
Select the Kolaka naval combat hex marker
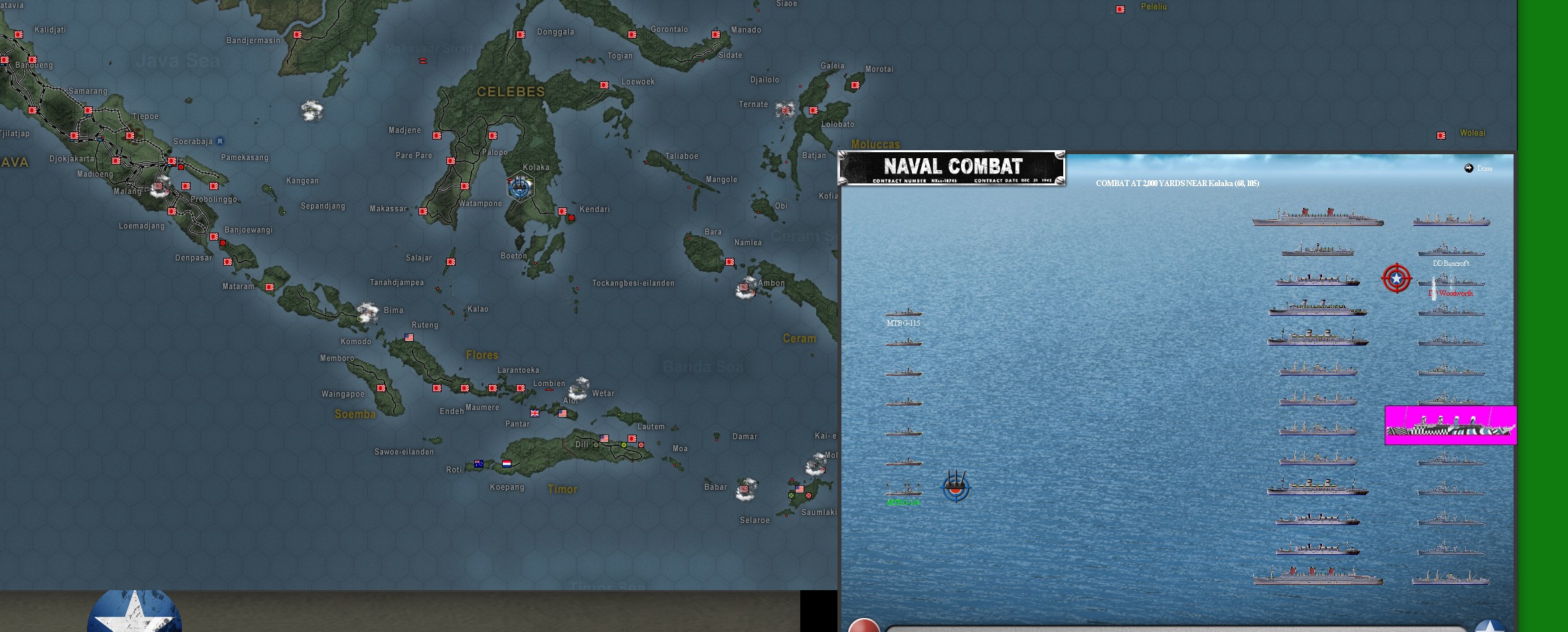pyautogui.click(x=520, y=187)
